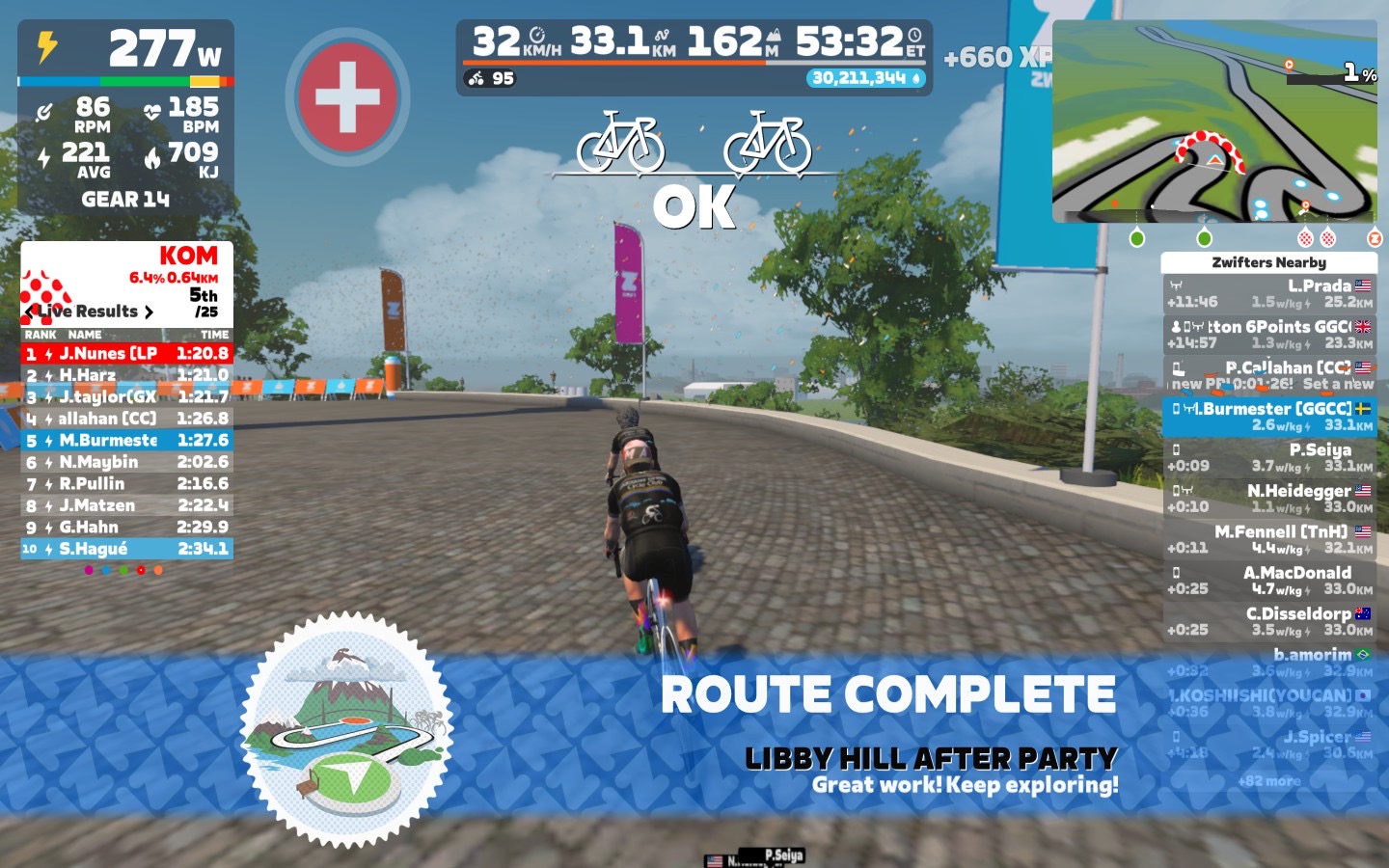Click the M.Burmester highlighted rider row

[1268, 417]
